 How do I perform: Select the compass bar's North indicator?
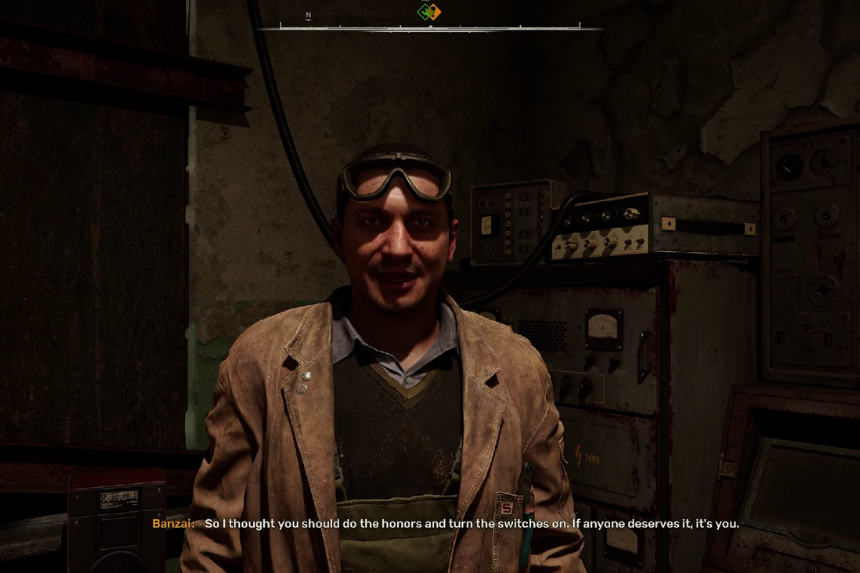point(308,16)
